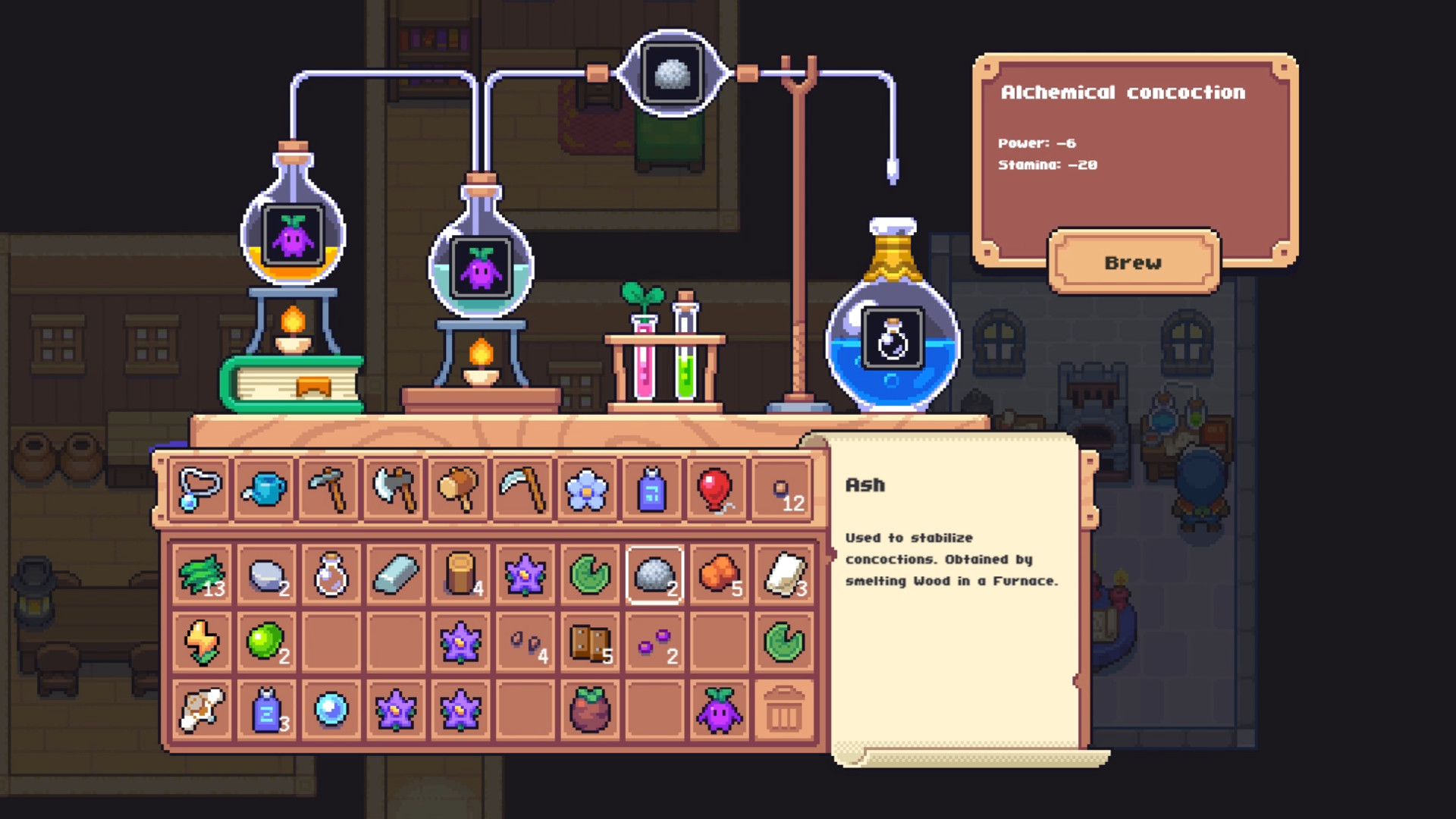The height and width of the screenshot is (819, 1456).
Task: Select the highlighted ash inventory slot
Action: coord(654,575)
